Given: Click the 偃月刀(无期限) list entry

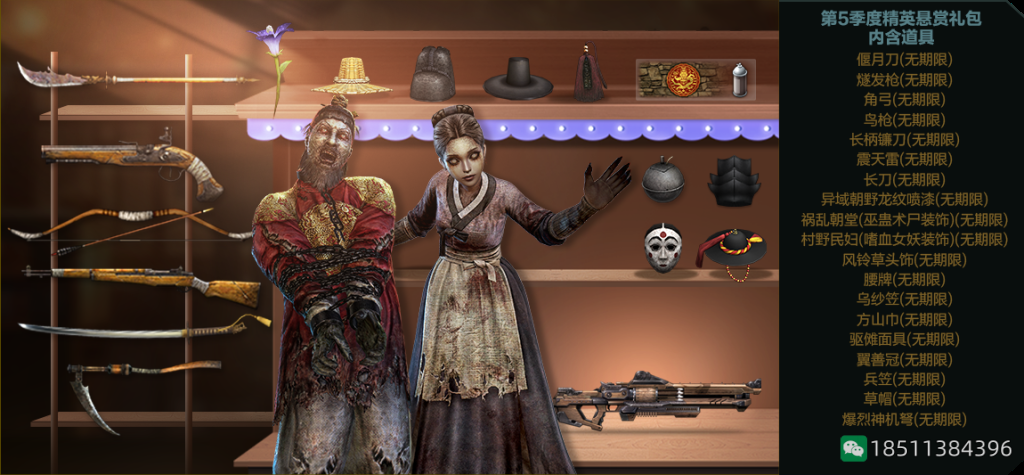Looking at the screenshot, I should pos(902,59).
